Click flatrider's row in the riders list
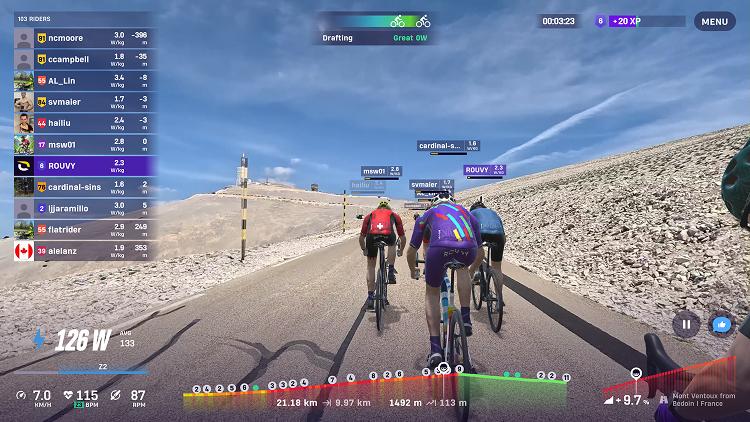750x422 pixels. (82, 229)
